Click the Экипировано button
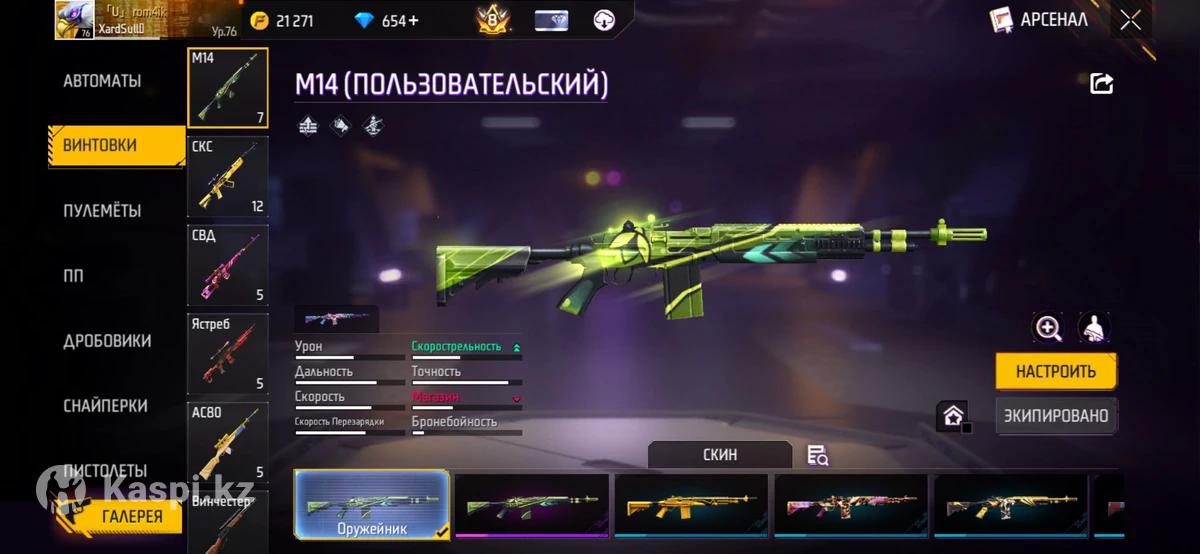1200x554 pixels. click(x=1056, y=415)
